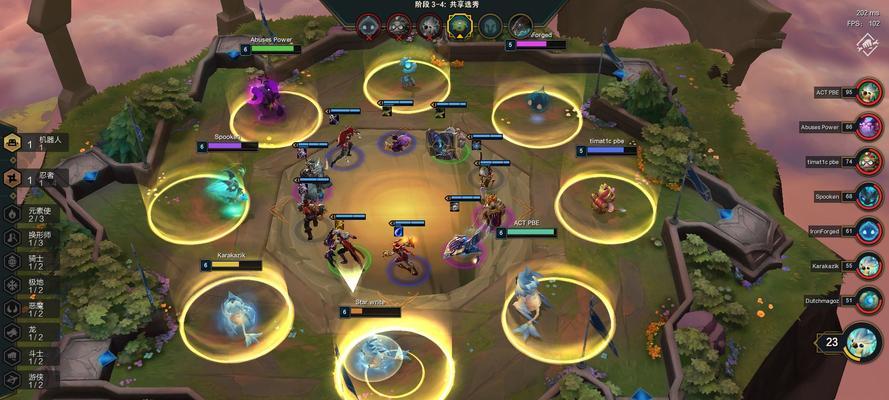The height and width of the screenshot is (400, 889).
Task: Click Spooken's scoreboard portrait
Action: coord(869,196)
